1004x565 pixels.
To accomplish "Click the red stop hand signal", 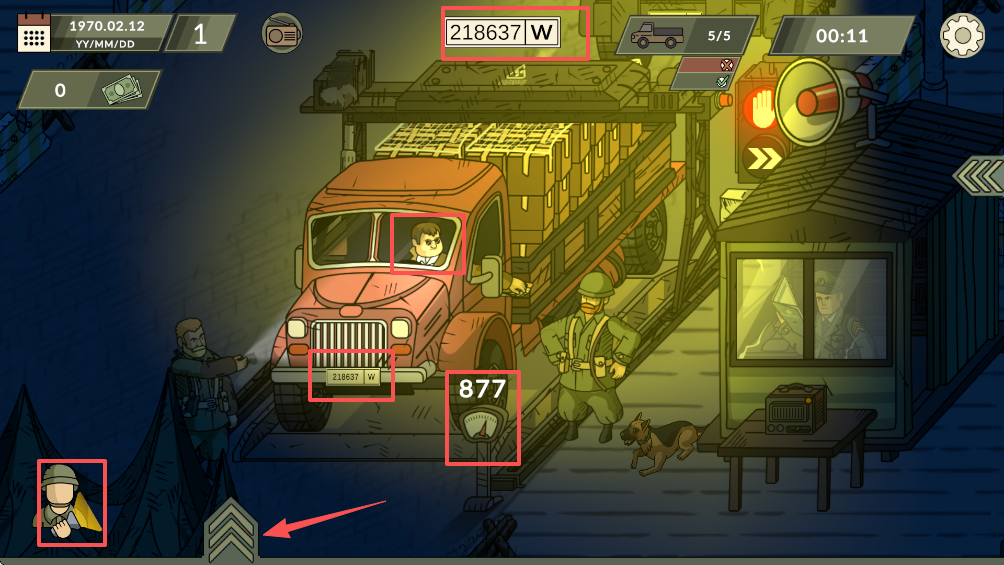I will (762, 107).
